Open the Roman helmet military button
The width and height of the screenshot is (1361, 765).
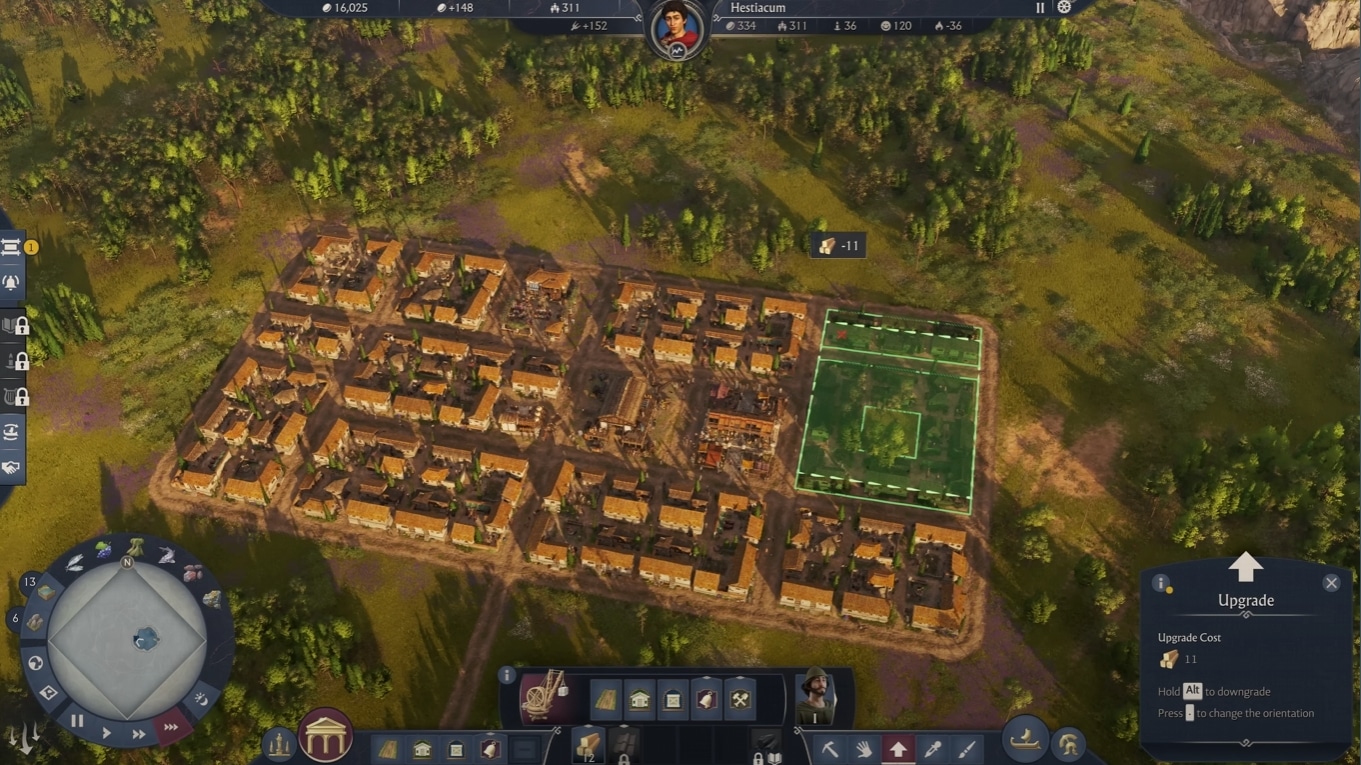1068,745
